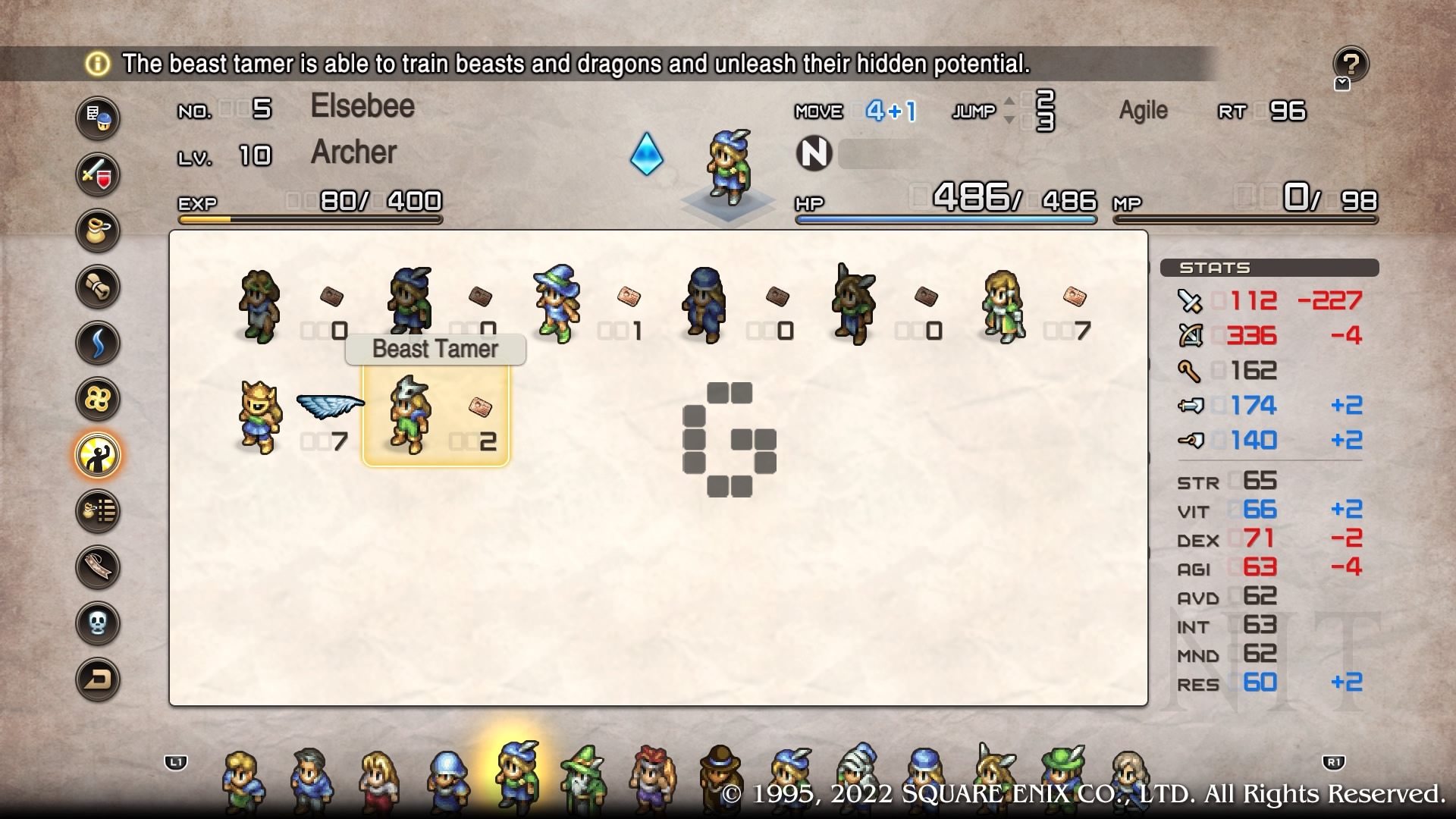This screenshot has width=1456, height=819.
Task: Select the ribbon sidebar icon
Action: [98, 568]
